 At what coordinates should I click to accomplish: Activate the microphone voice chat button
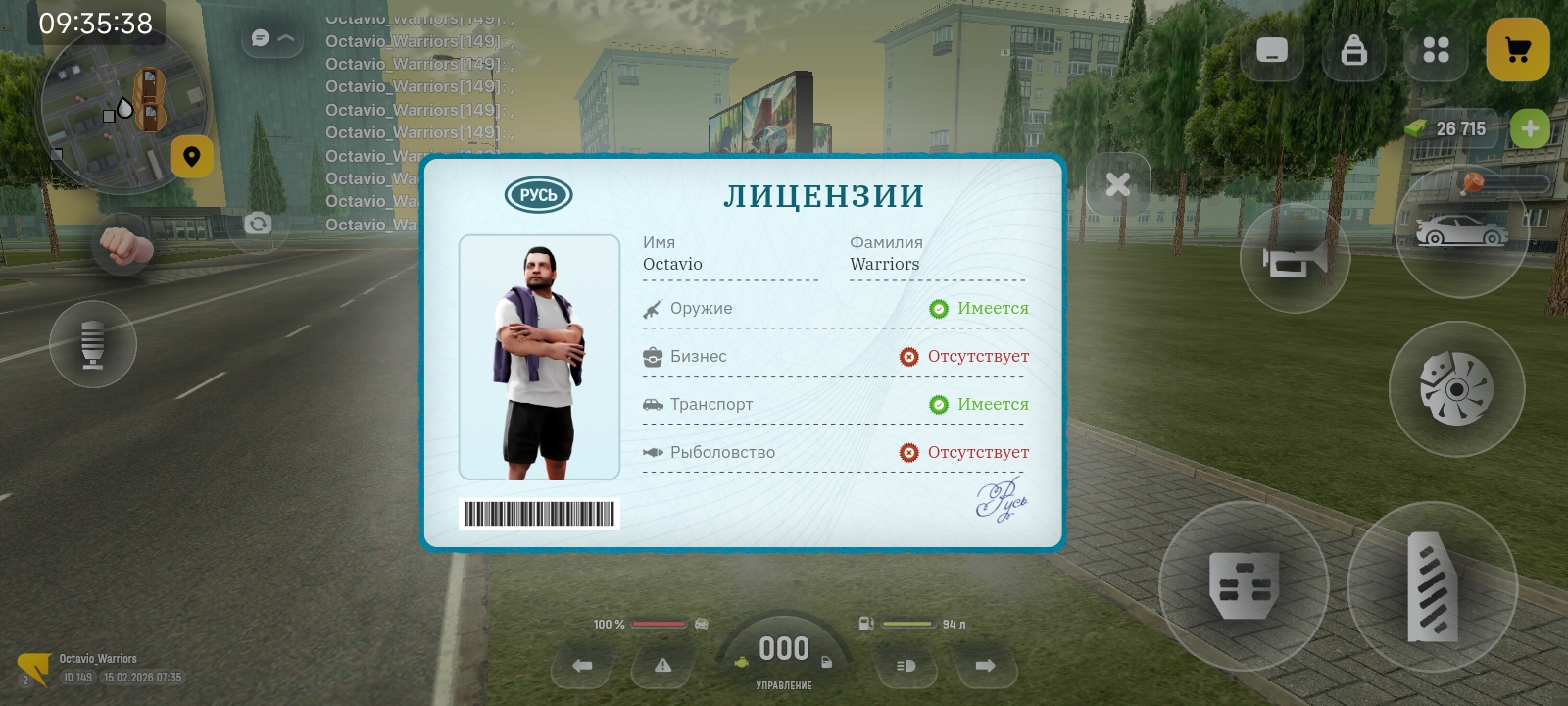(x=93, y=344)
